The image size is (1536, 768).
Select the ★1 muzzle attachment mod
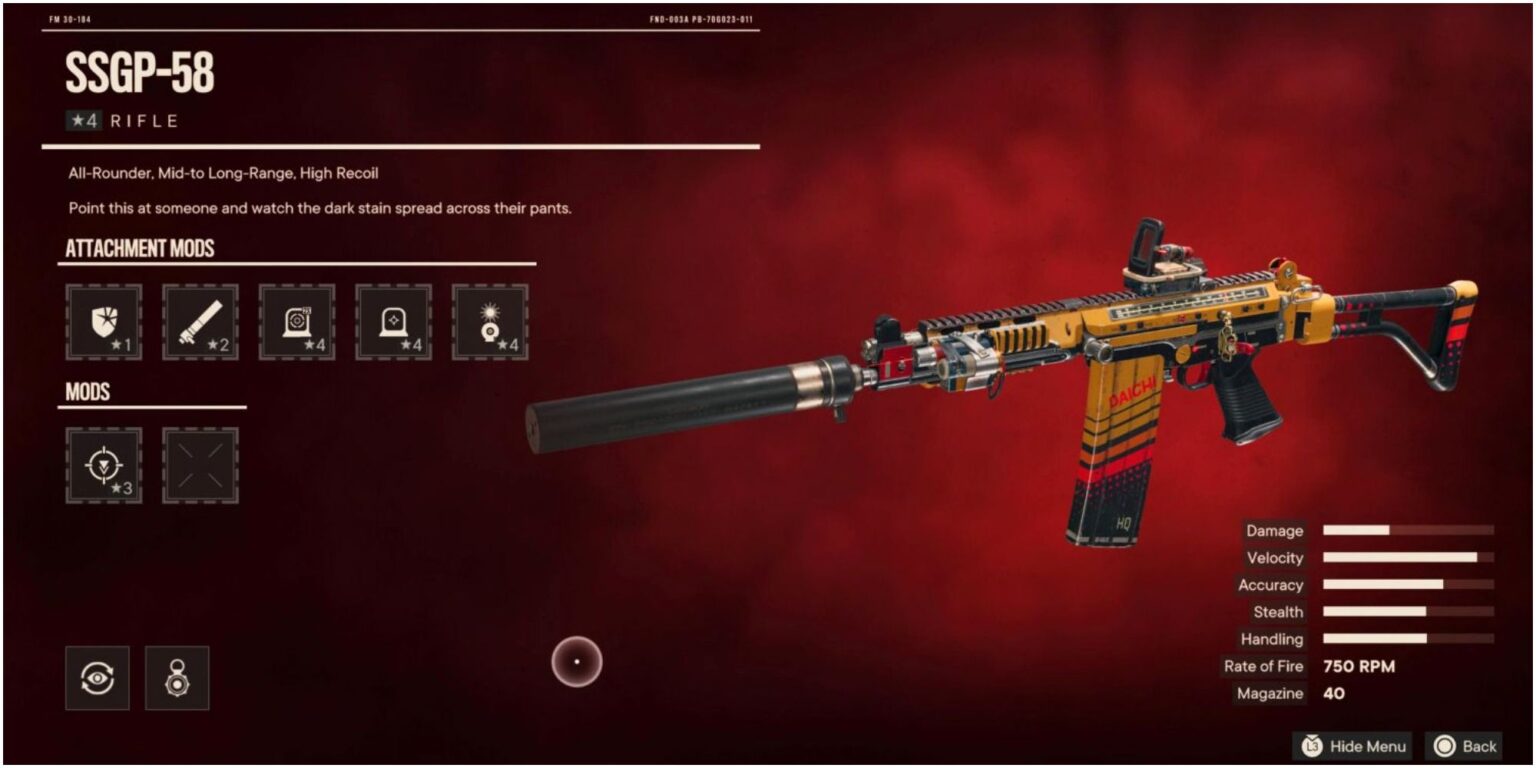click(x=103, y=322)
